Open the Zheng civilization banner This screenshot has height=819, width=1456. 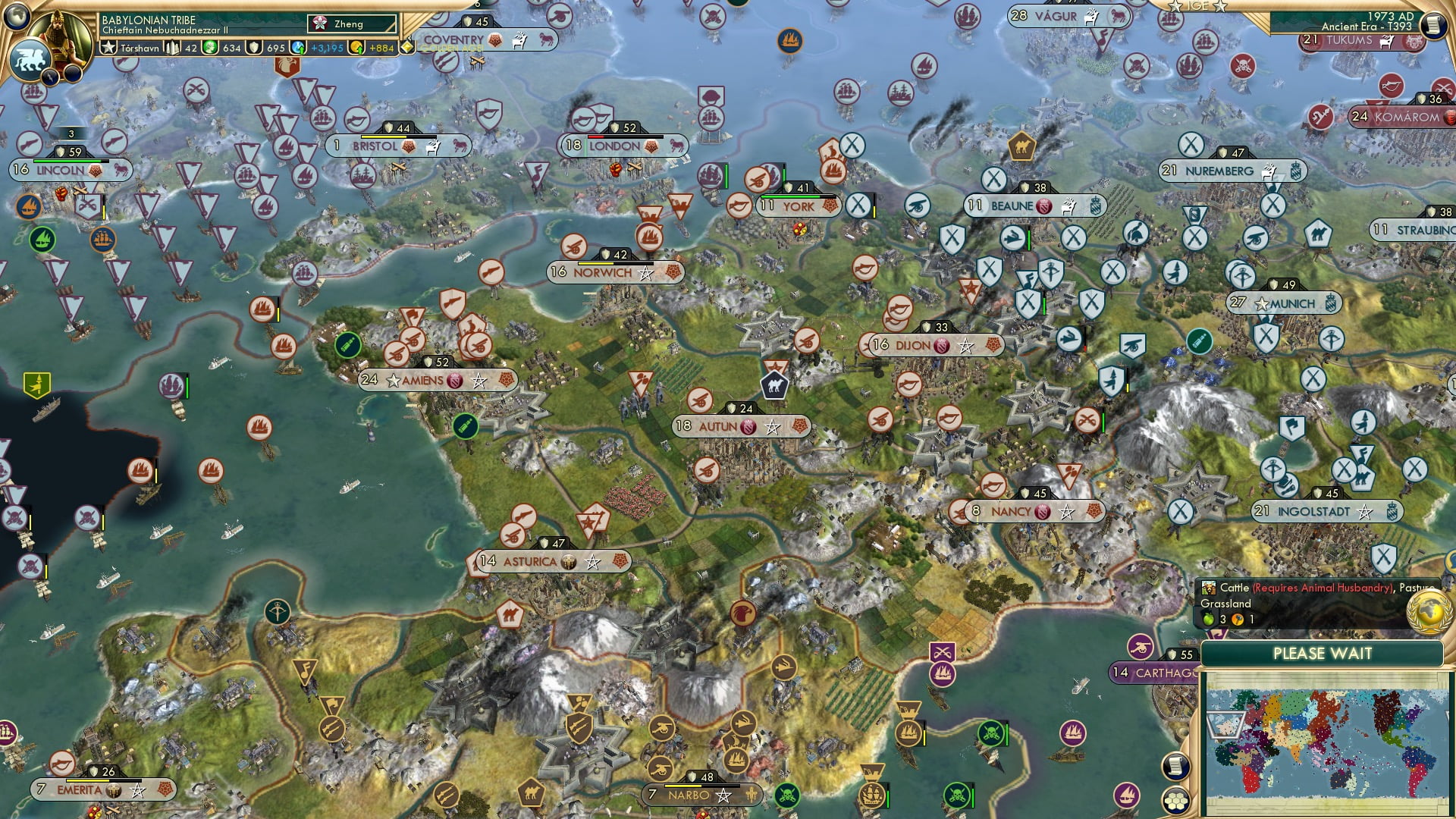coord(349,24)
